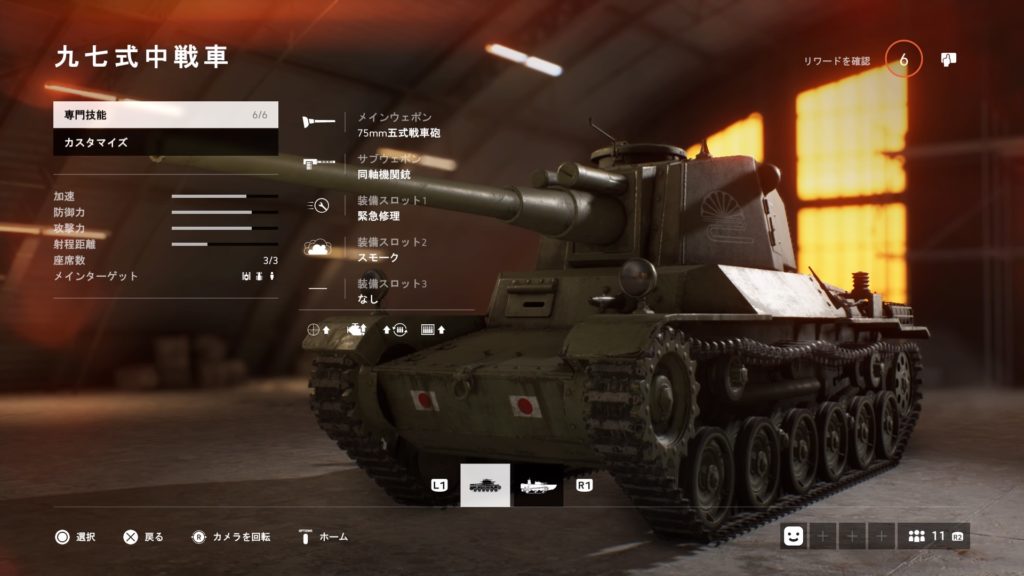Select the highlighted tank vehicle thumbnail
Image resolution: width=1024 pixels, height=576 pixels.
pos(485,485)
